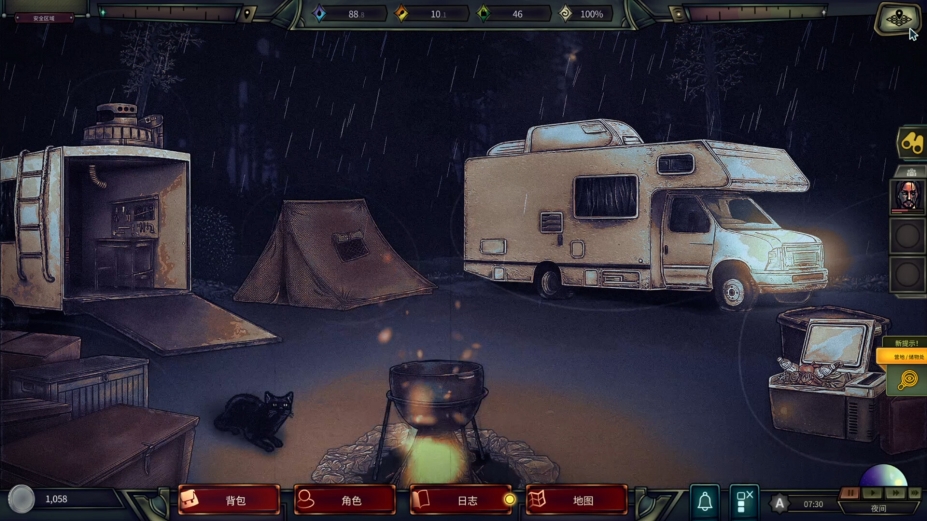Click the bell notification icon
927x521 pixels.
pos(705,501)
